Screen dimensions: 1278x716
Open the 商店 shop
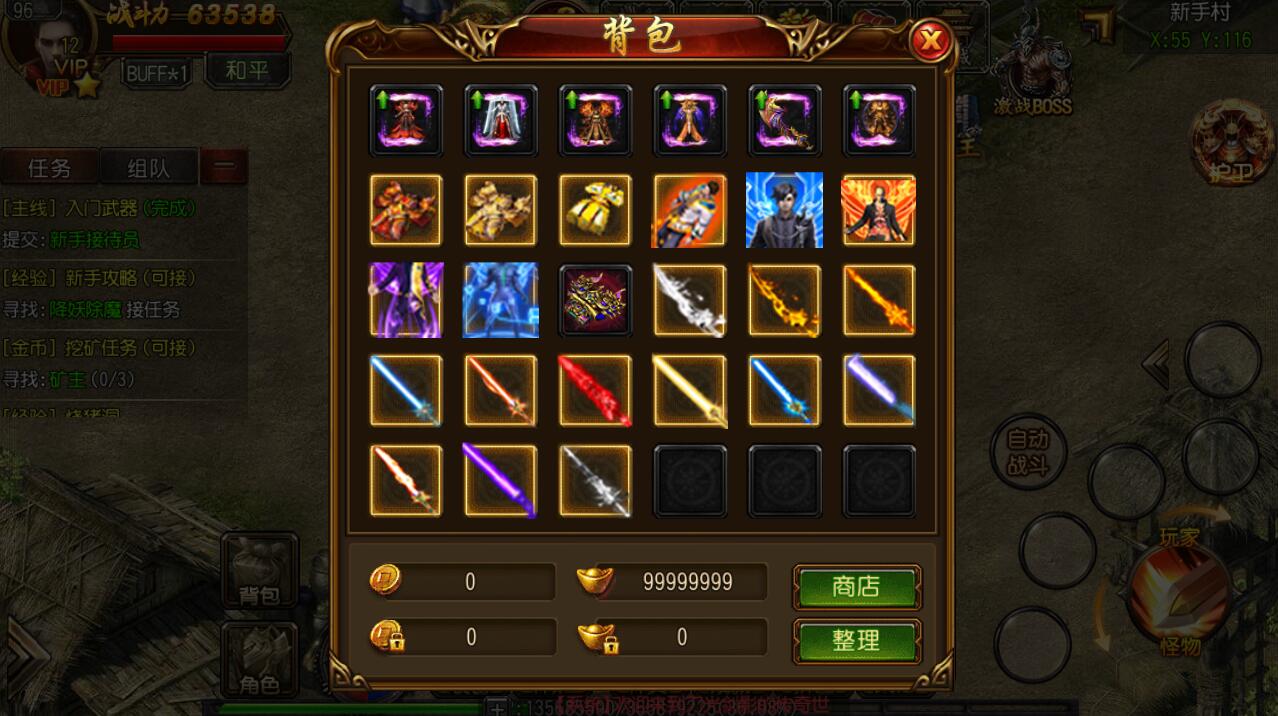[x=856, y=587]
